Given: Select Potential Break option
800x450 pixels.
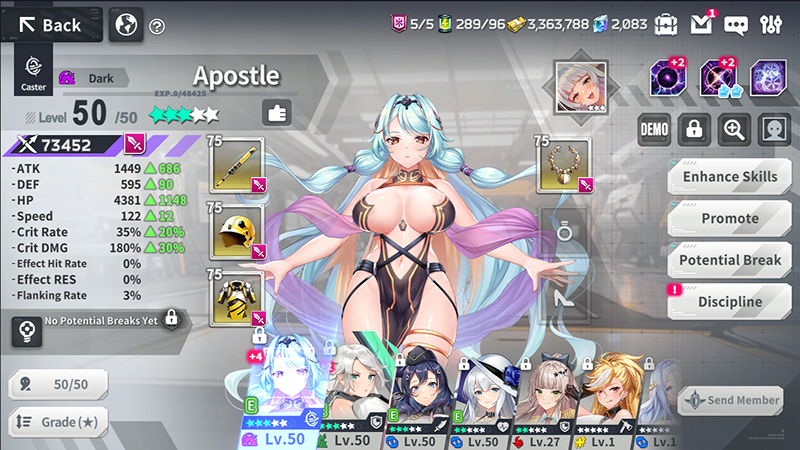Looking at the screenshot, I should point(729,260).
